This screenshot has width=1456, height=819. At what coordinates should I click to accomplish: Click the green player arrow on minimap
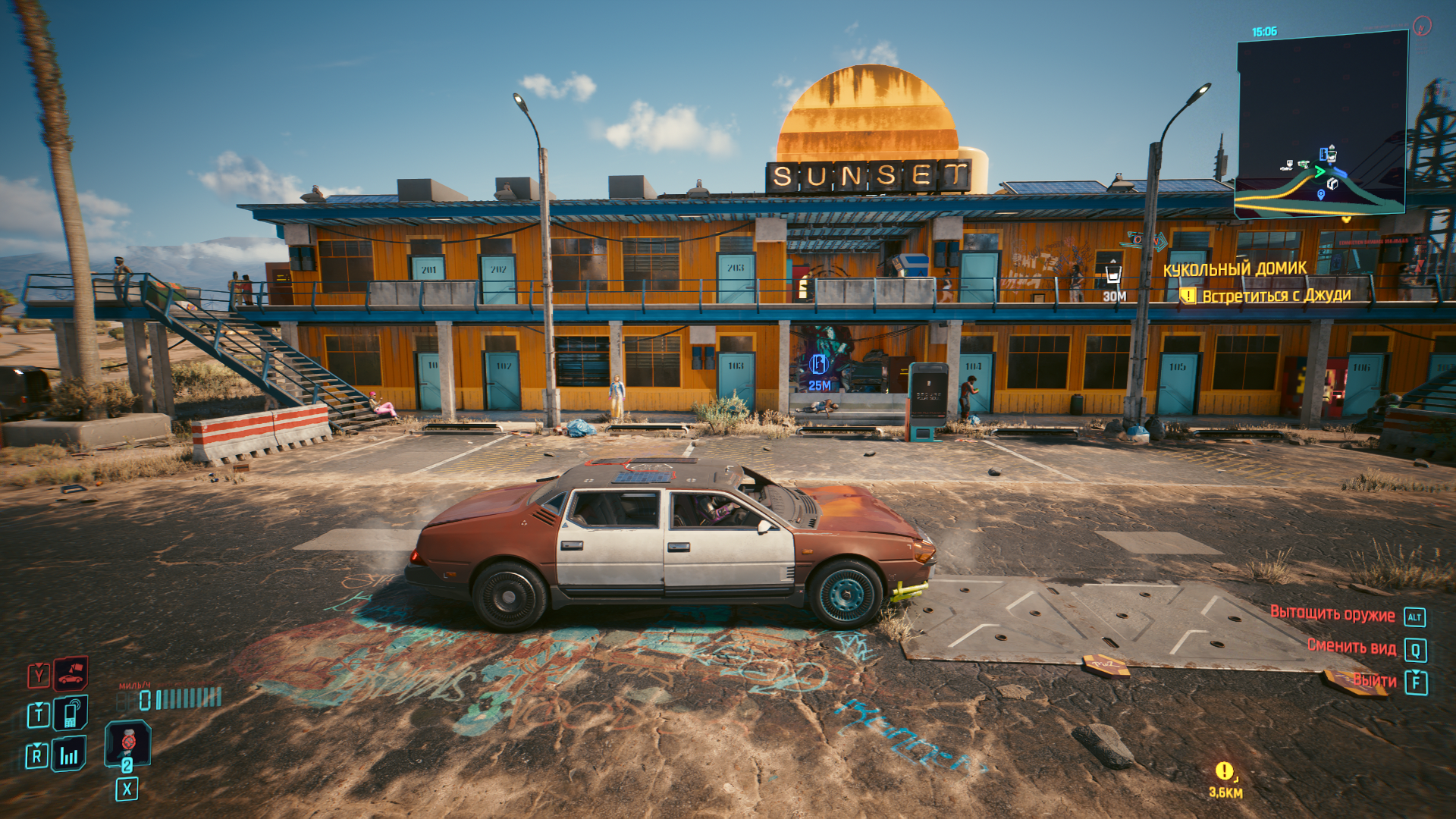[1319, 171]
